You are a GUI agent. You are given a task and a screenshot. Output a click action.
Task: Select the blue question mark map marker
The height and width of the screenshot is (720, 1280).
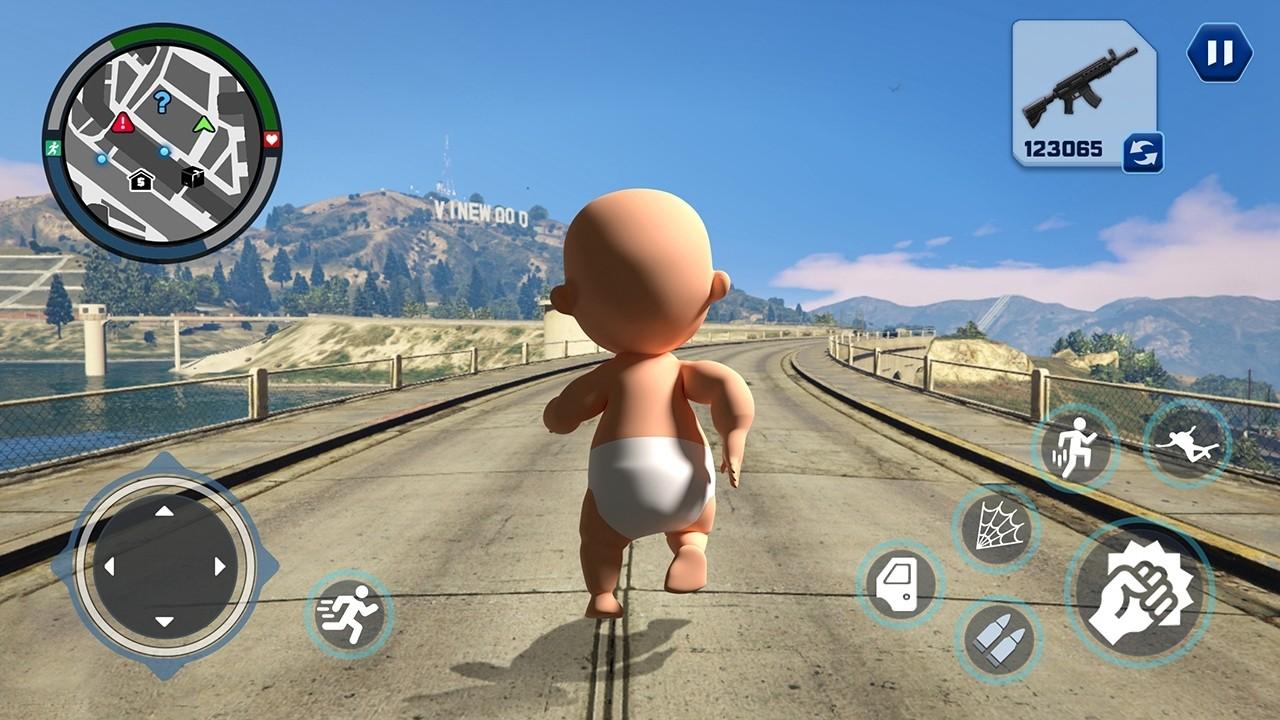[x=162, y=101]
